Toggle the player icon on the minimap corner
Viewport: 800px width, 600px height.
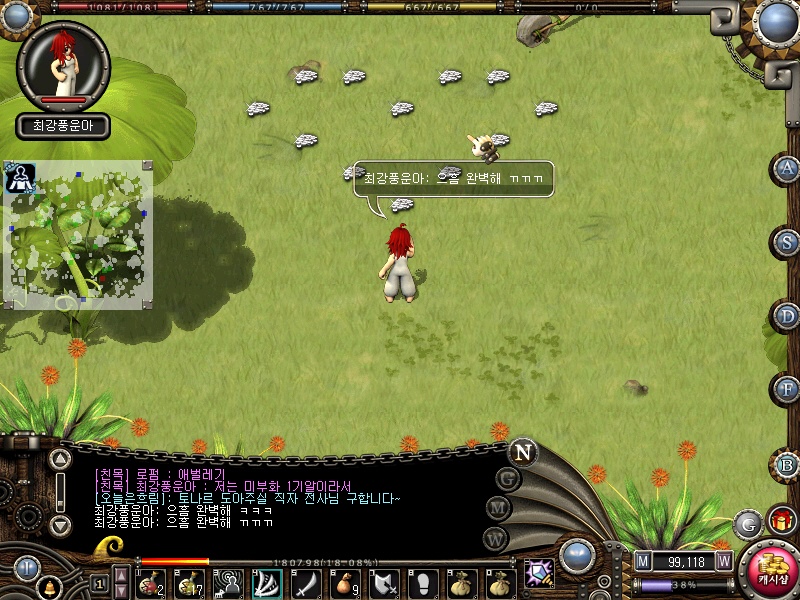click(x=19, y=178)
